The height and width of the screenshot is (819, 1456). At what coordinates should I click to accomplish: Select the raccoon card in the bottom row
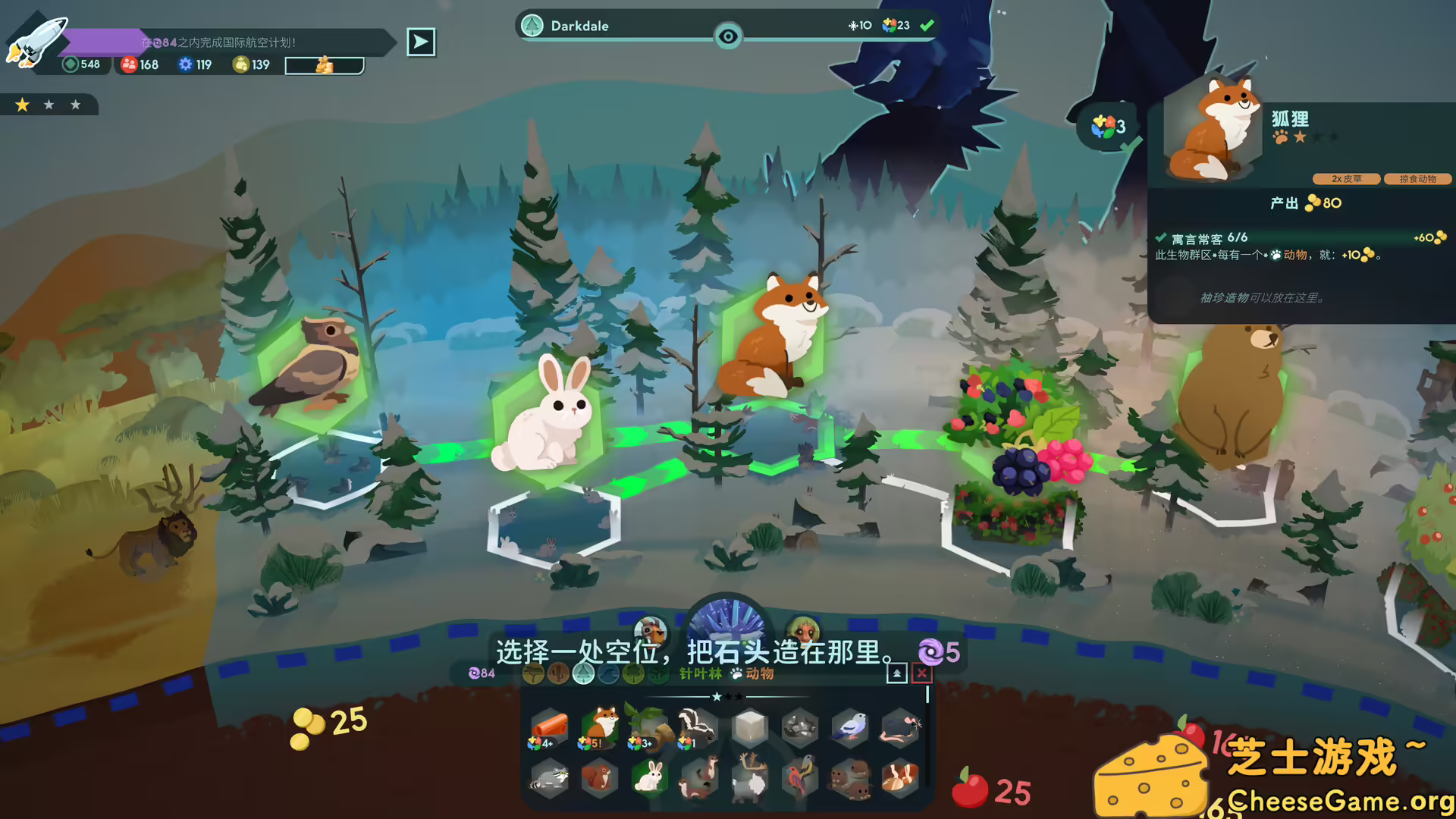pos(549,779)
